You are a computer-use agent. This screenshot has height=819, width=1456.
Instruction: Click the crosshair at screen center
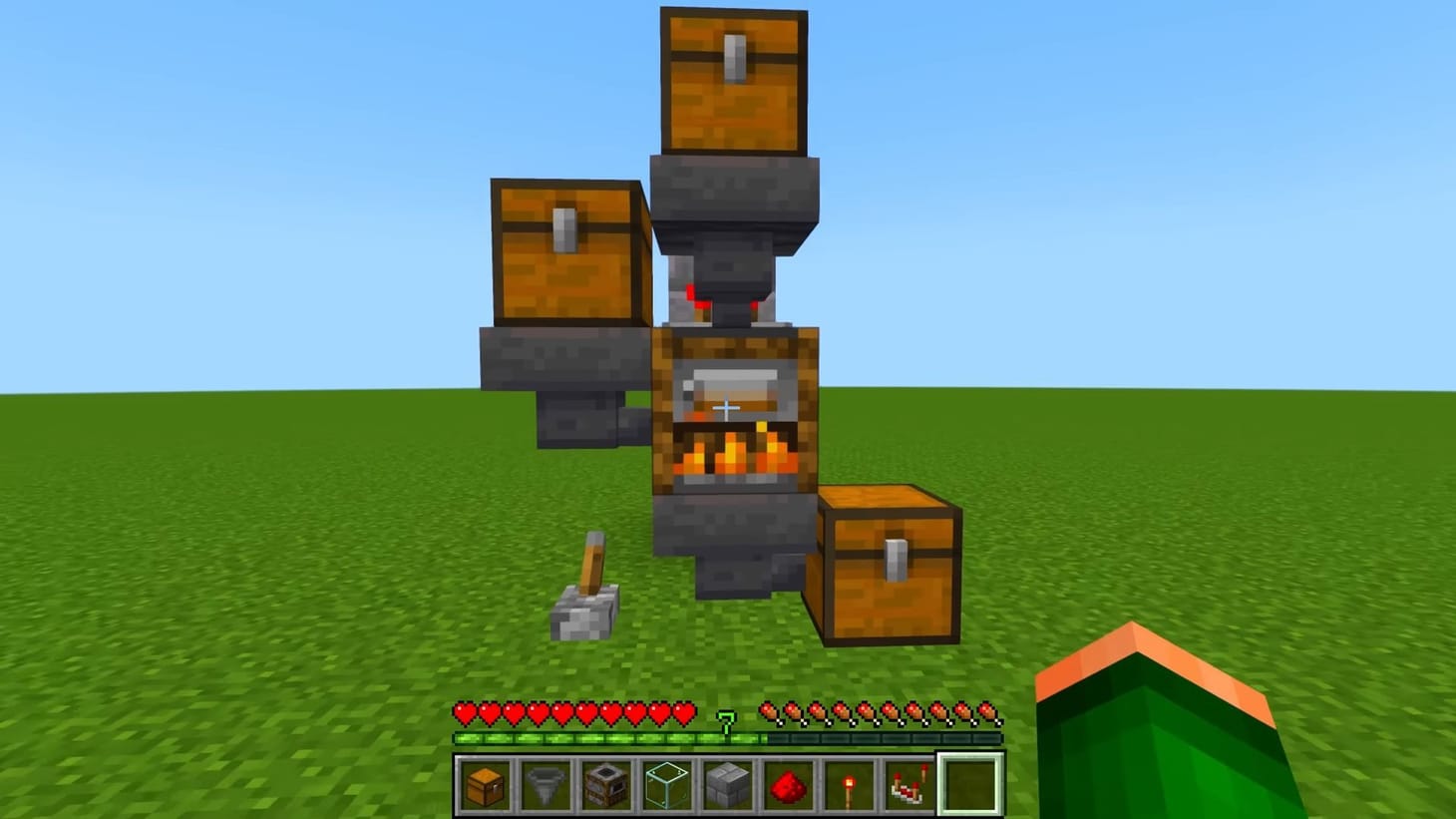coord(727,407)
